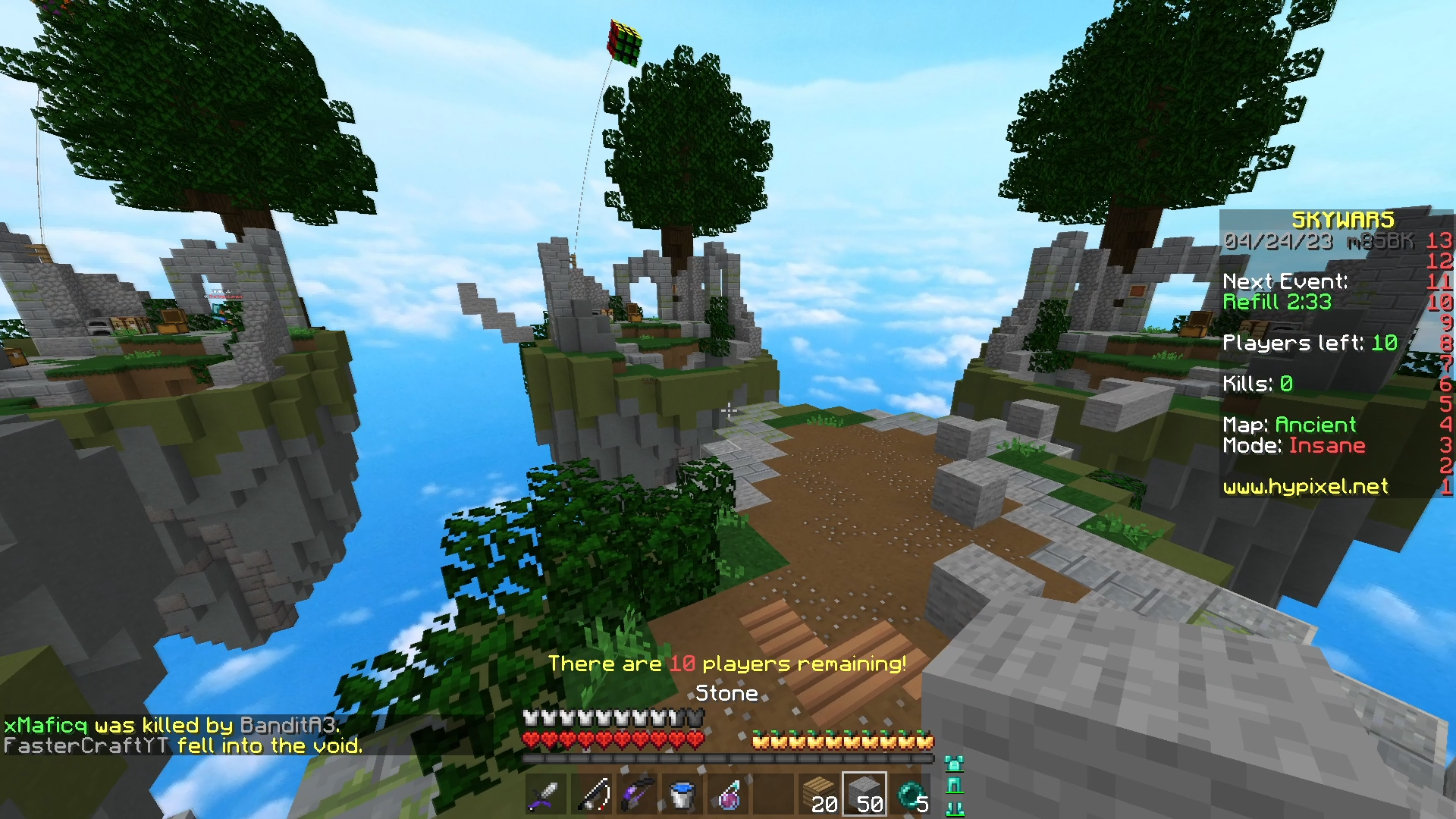Viewport: 1456px width, 819px height.
Task: Open the www.hypixel.net link
Action: pos(1304,488)
